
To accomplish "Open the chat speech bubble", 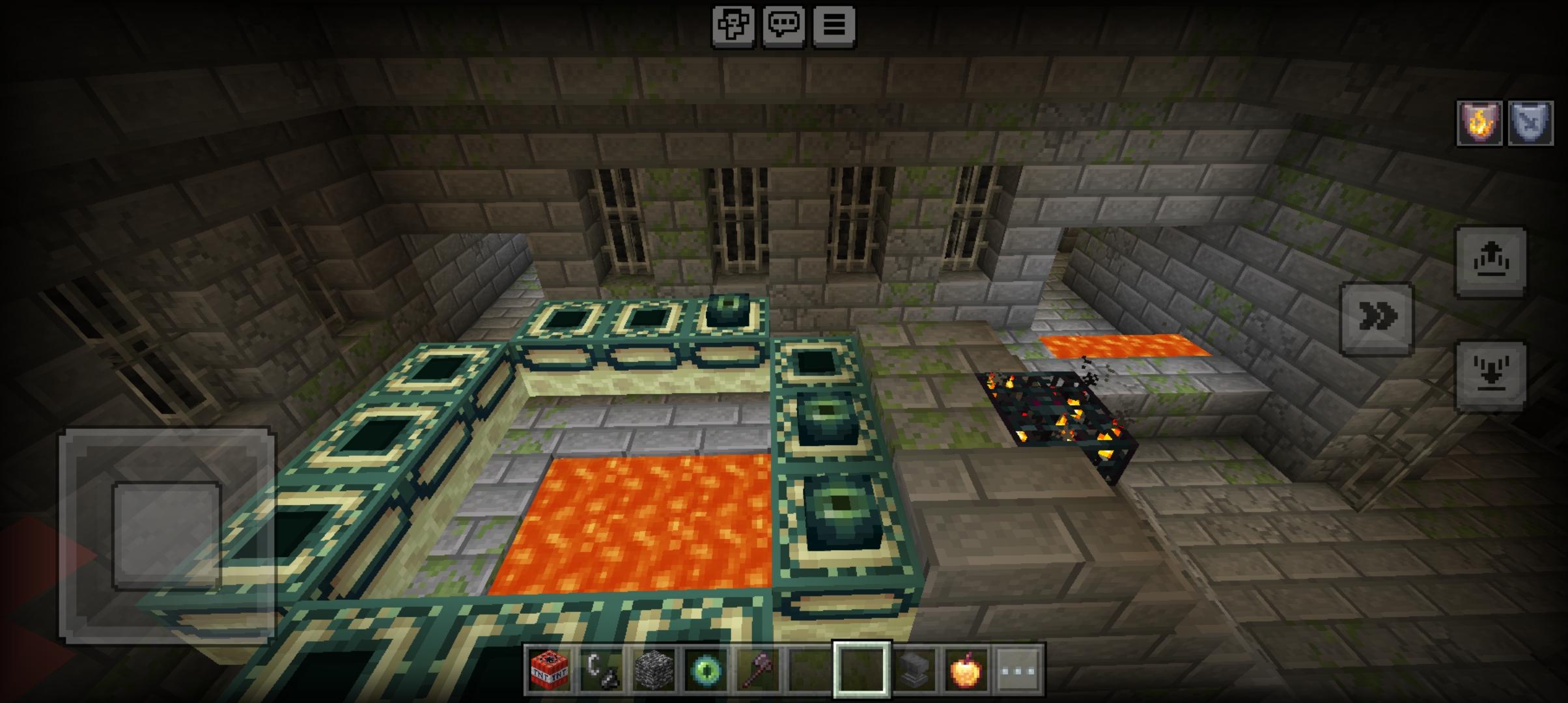I will (783, 26).
